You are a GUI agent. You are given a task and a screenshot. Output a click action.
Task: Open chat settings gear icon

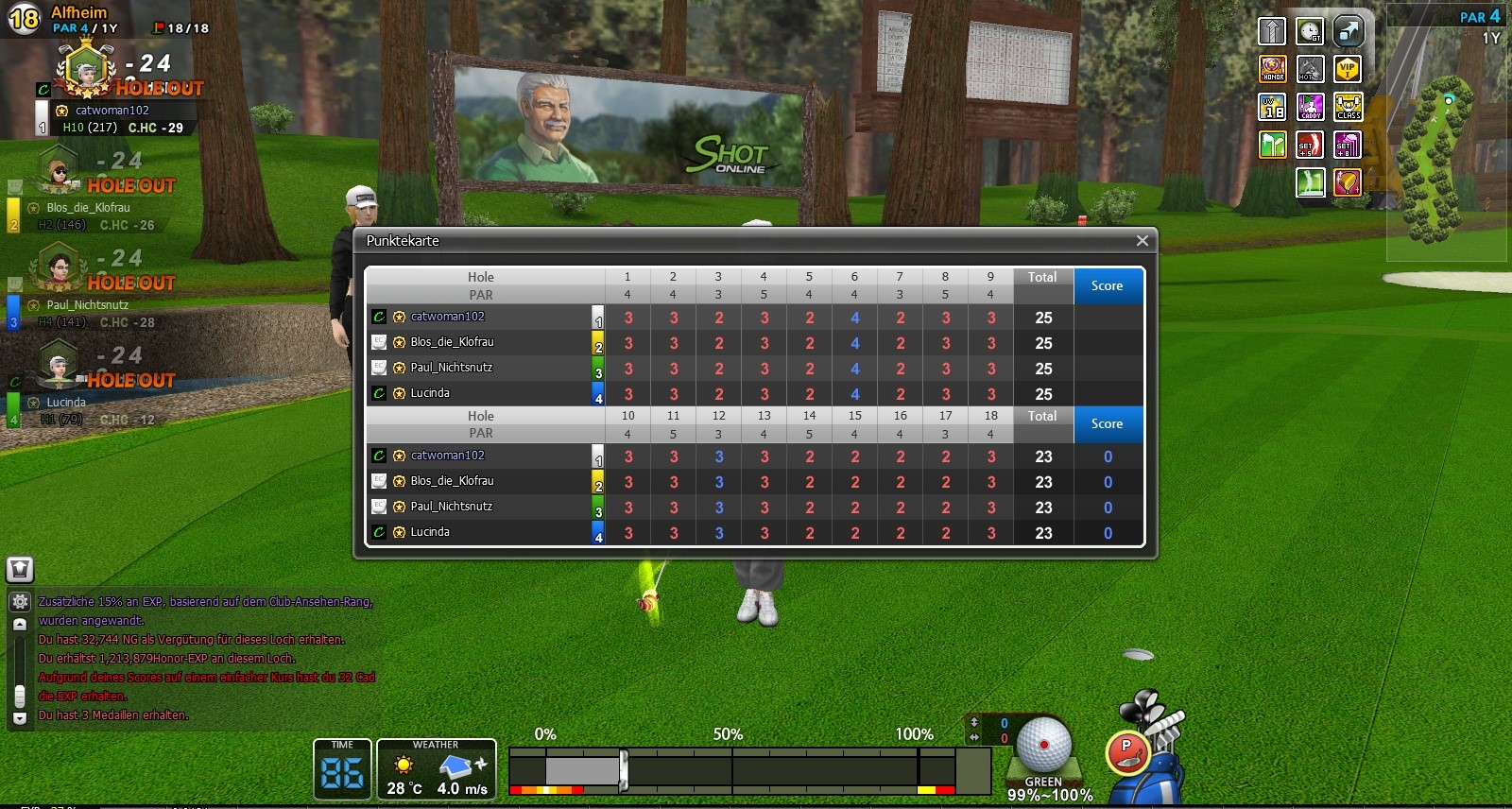pos(20,601)
